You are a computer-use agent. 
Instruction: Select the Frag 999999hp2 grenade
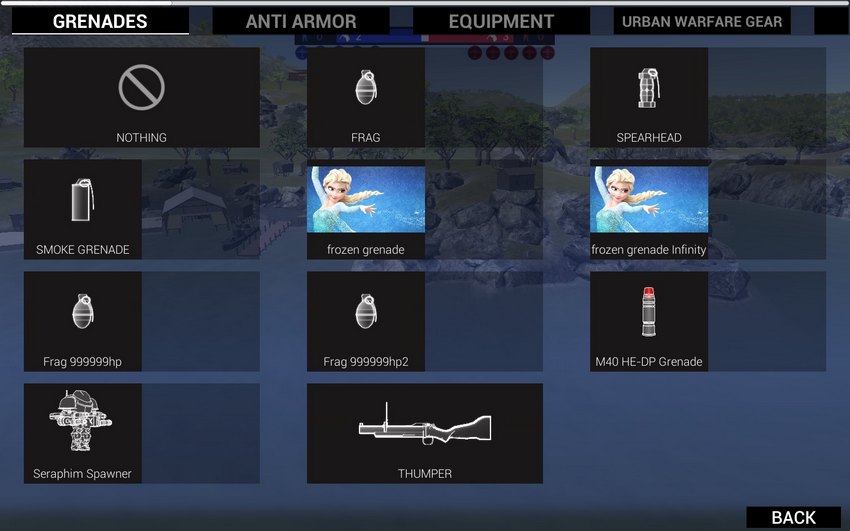click(366, 322)
